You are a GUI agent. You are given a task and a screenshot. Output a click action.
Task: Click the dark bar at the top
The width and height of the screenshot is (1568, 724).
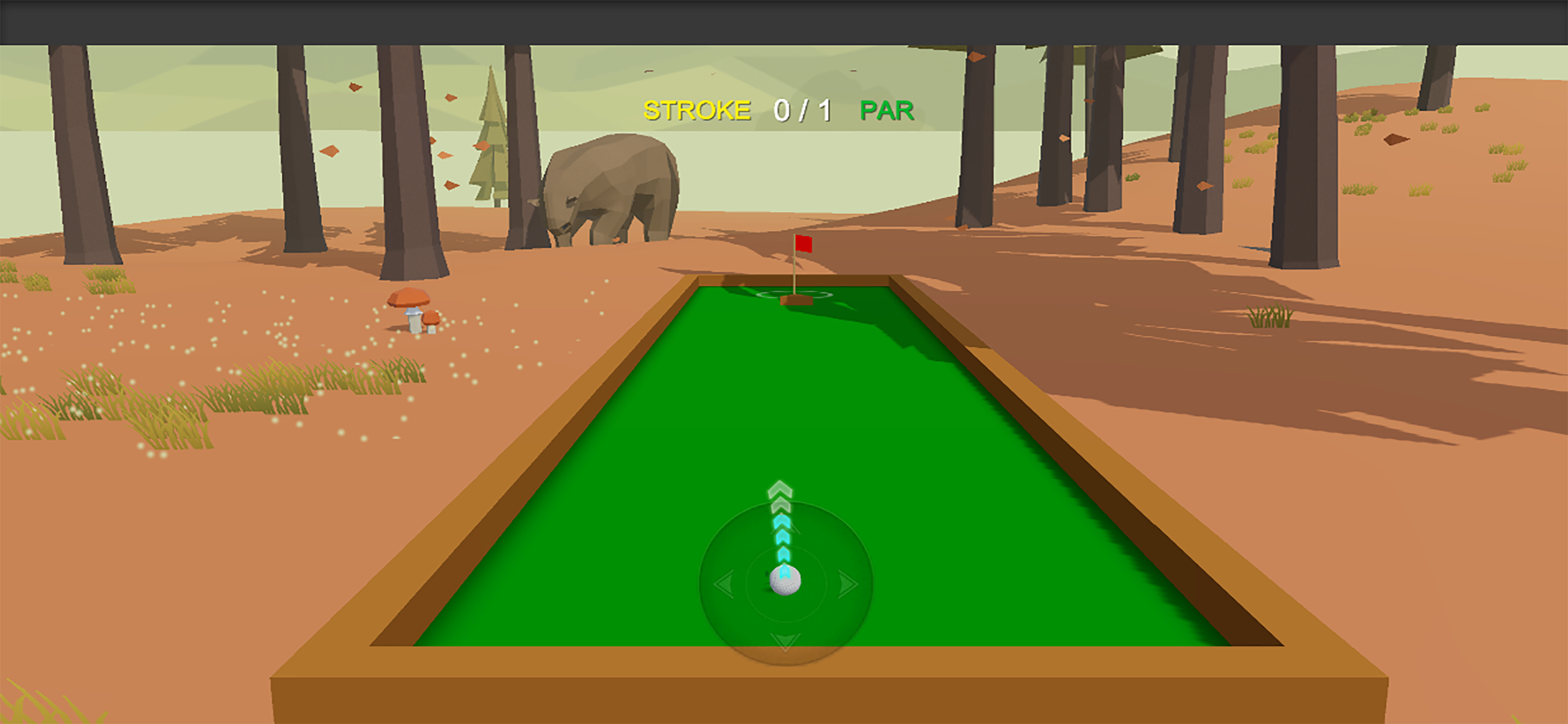(784, 20)
